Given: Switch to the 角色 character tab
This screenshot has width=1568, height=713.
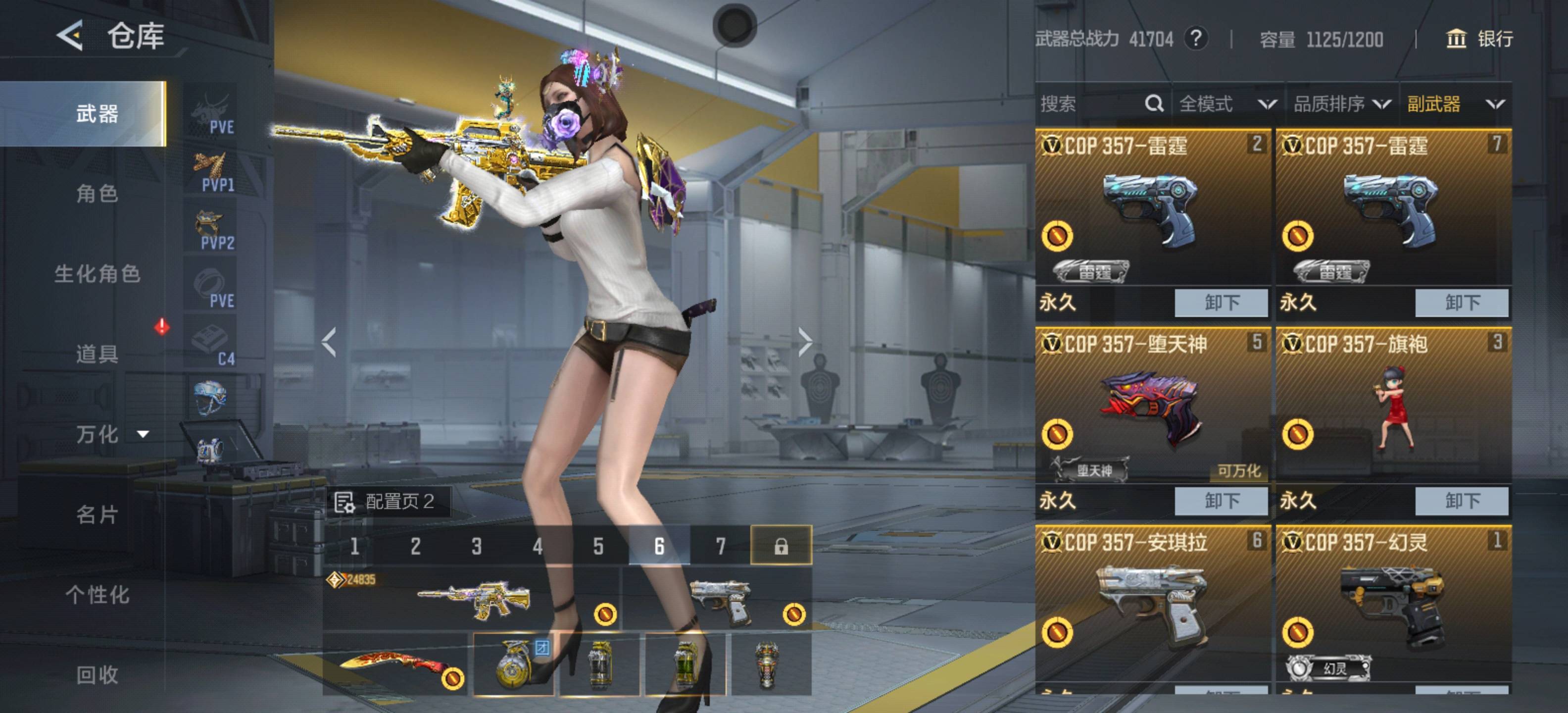Looking at the screenshot, I should point(97,194).
